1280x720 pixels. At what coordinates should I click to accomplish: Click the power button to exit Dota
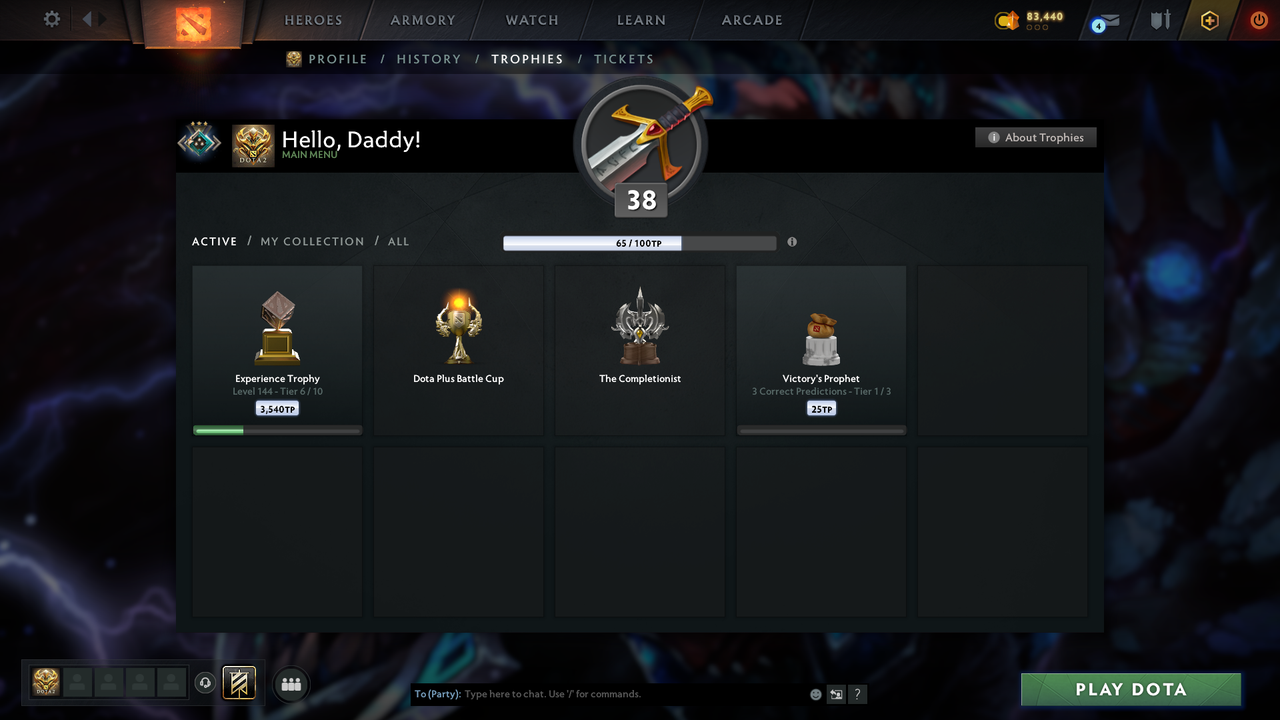(x=1258, y=20)
